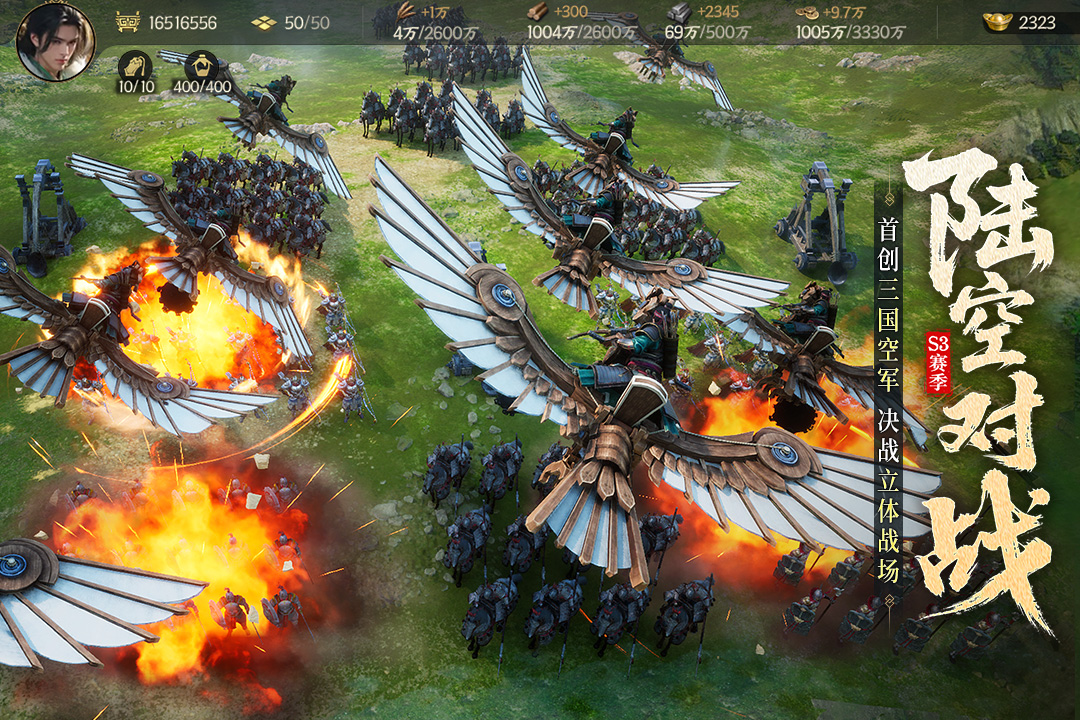Tap the bronze cauldron currency icon
The image size is (1080, 720).
click(127, 21)
